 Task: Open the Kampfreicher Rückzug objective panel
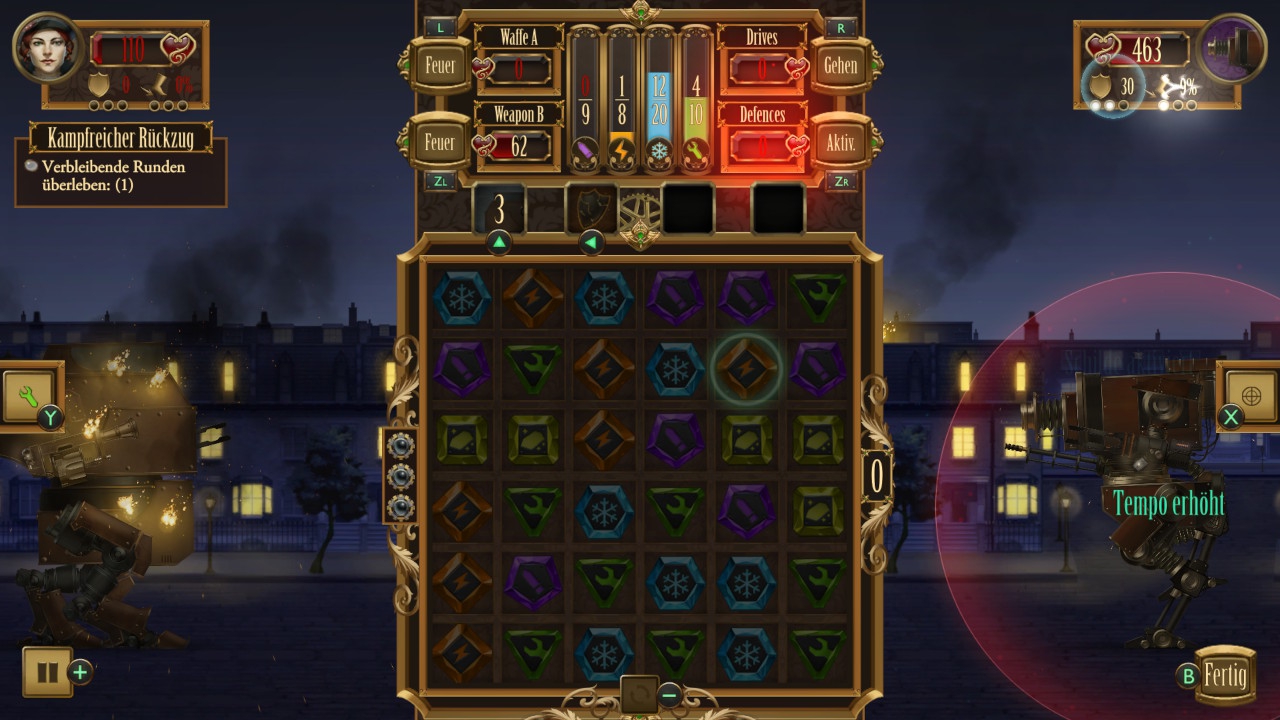pyautogui.click(x=120, y=138)
